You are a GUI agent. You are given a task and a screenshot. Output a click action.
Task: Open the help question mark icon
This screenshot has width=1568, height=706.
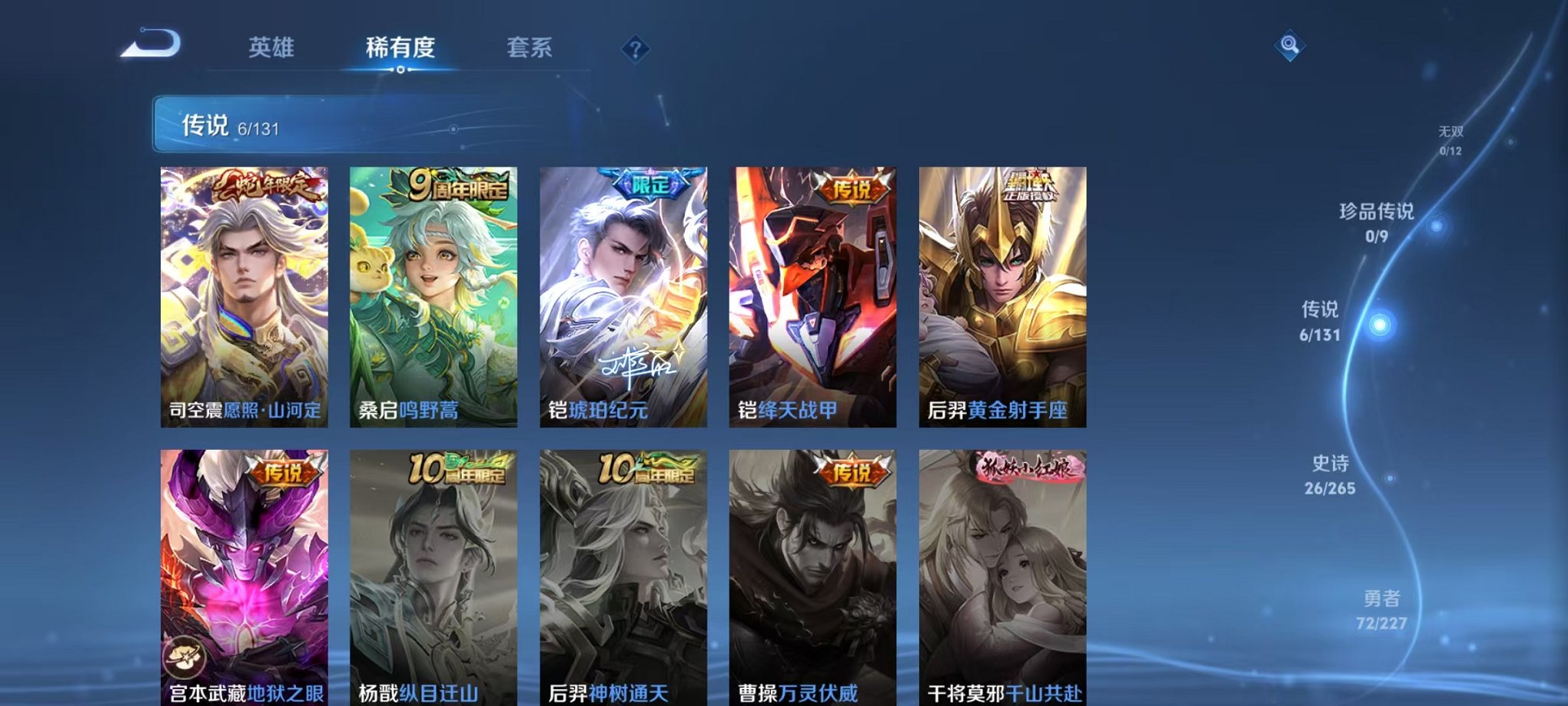[635, 49]
